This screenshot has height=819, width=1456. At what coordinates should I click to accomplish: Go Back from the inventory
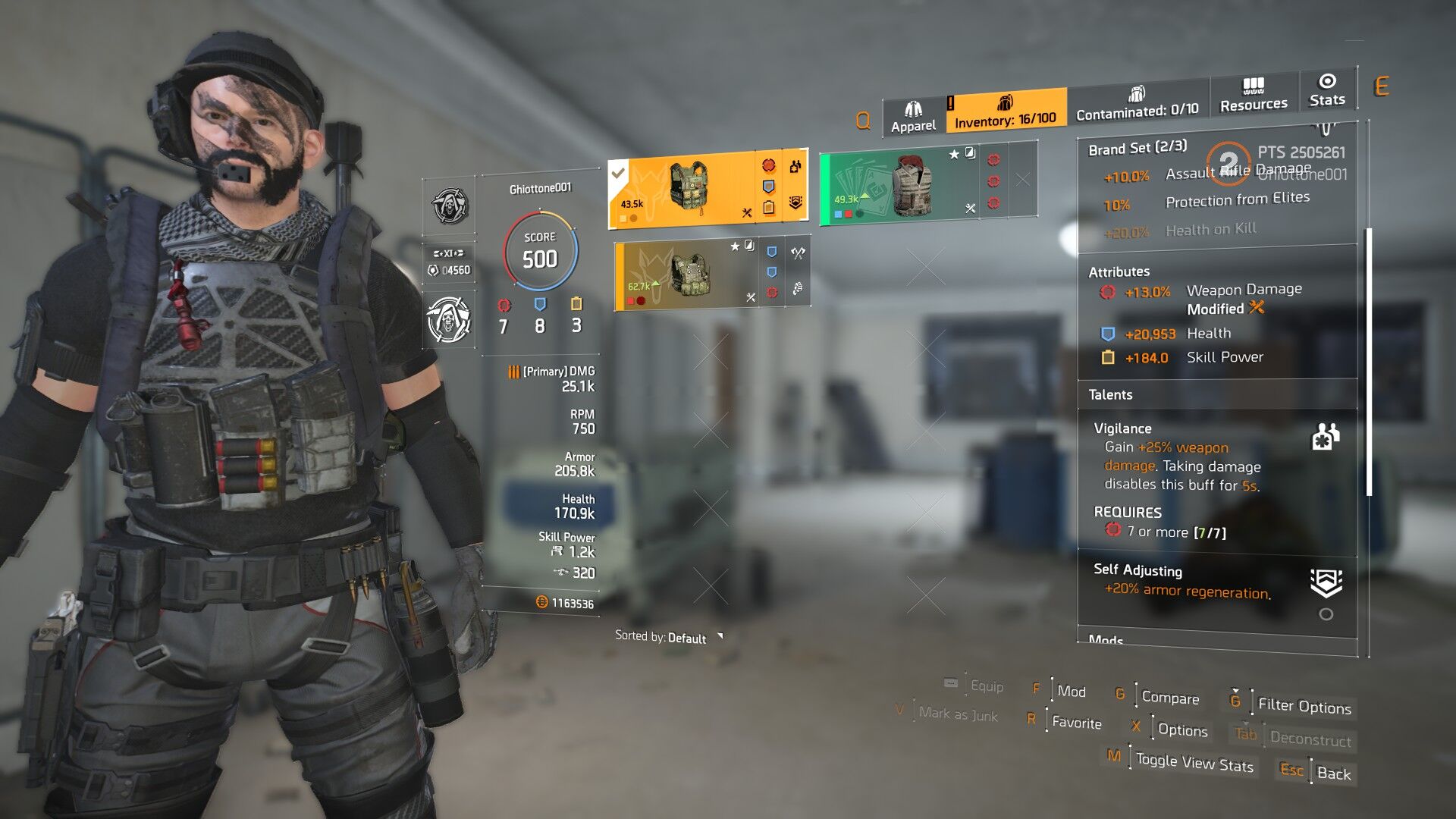pos(1333,773)
